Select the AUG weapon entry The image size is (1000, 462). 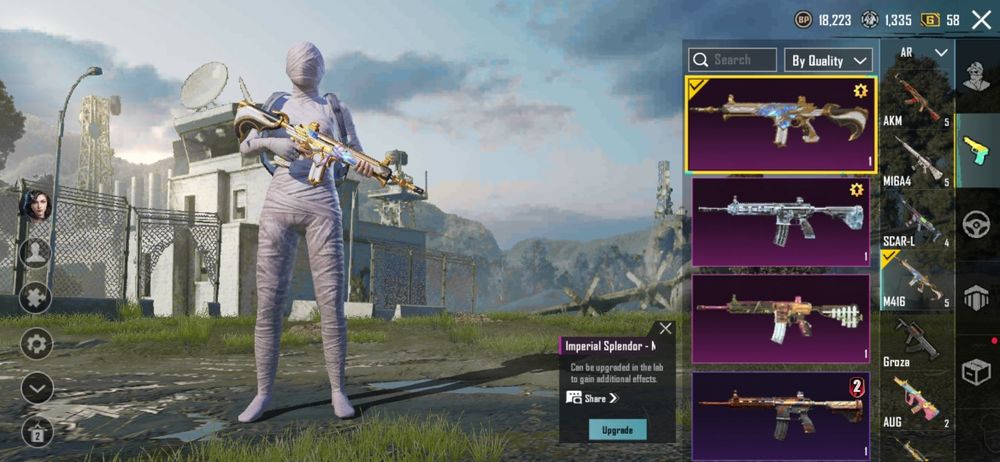pos(915,402)
